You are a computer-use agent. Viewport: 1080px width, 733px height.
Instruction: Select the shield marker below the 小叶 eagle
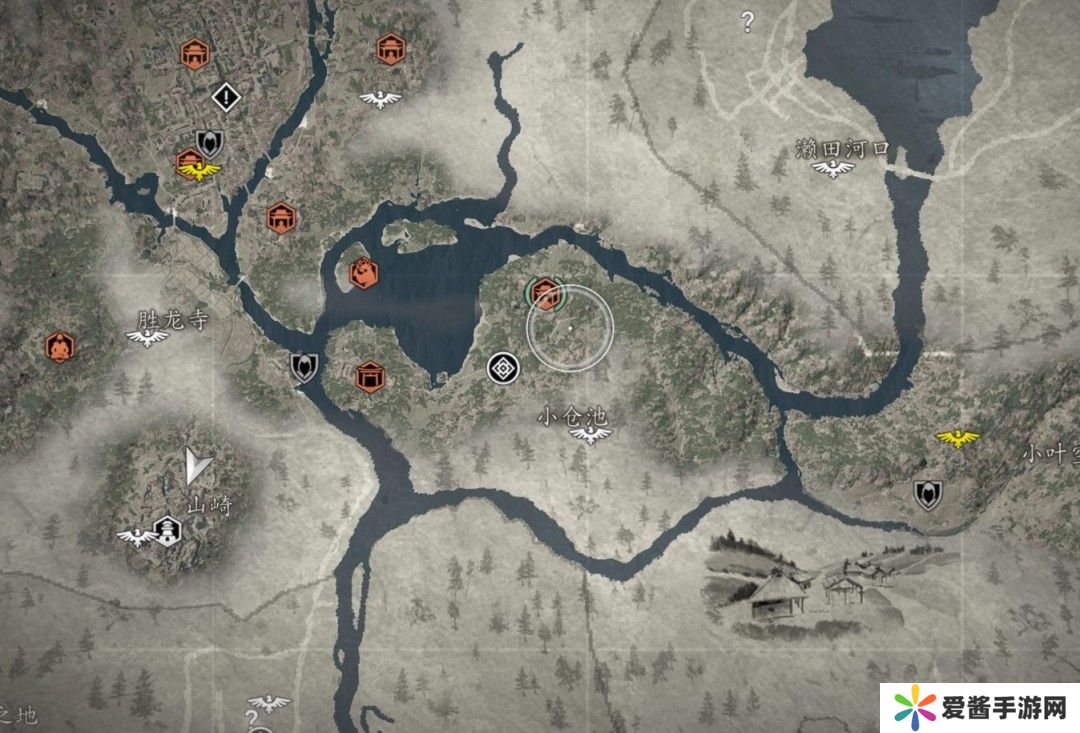click(928, 494)
